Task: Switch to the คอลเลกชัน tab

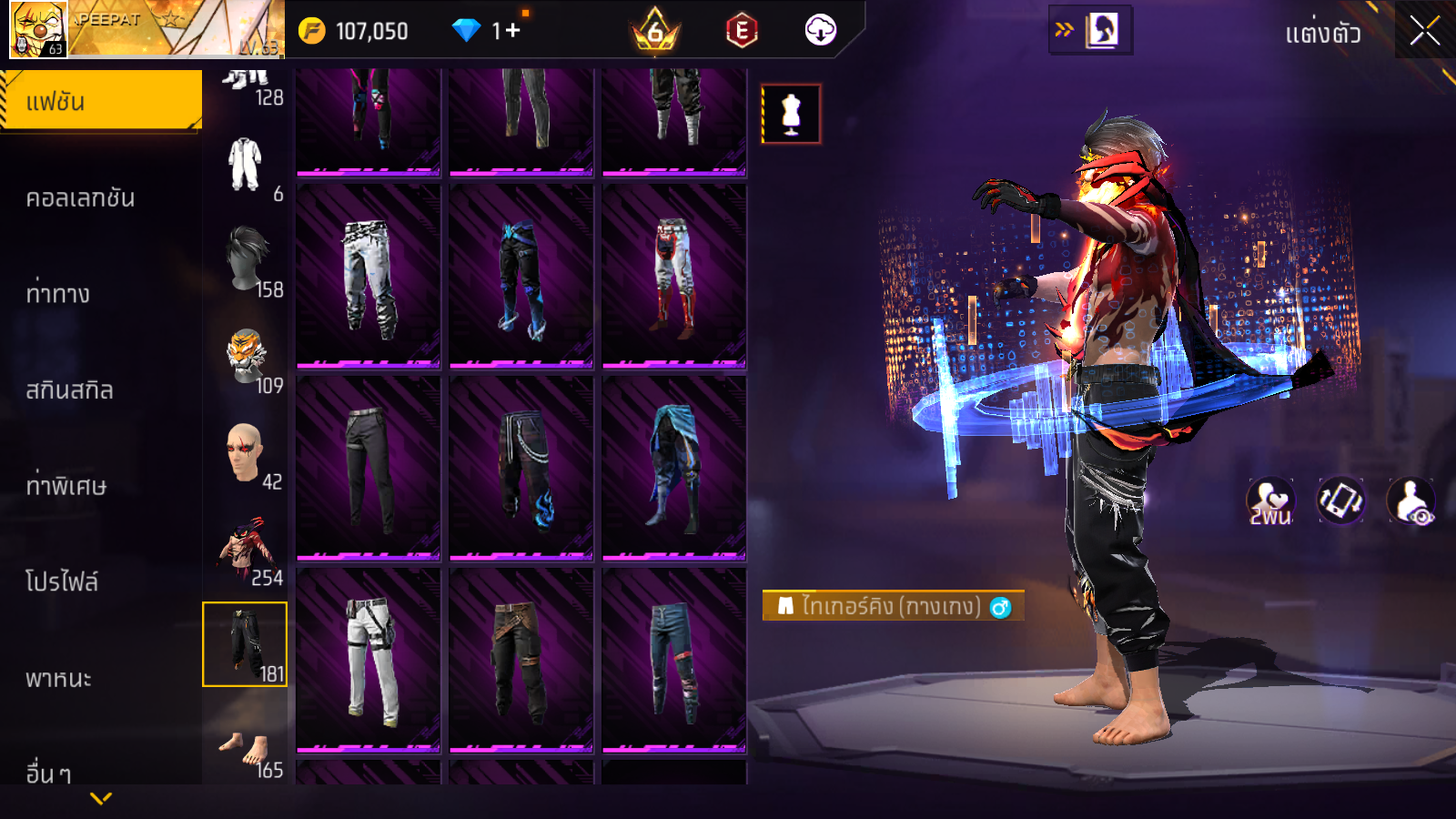Action: tap(80, 198)
